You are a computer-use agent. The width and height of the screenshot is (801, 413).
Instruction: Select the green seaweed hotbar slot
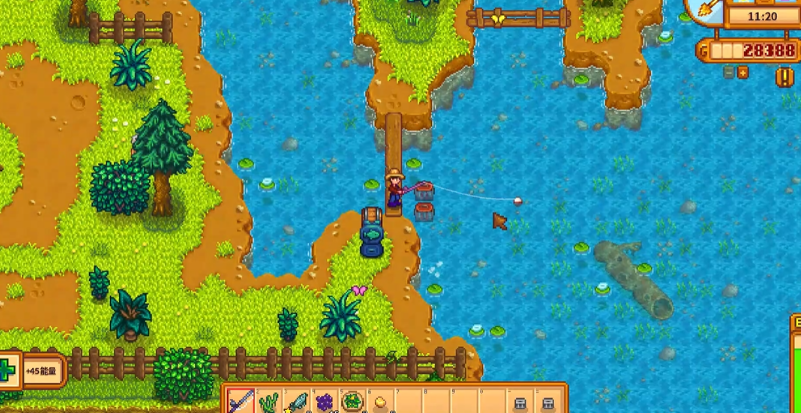[x=270, y=403]
